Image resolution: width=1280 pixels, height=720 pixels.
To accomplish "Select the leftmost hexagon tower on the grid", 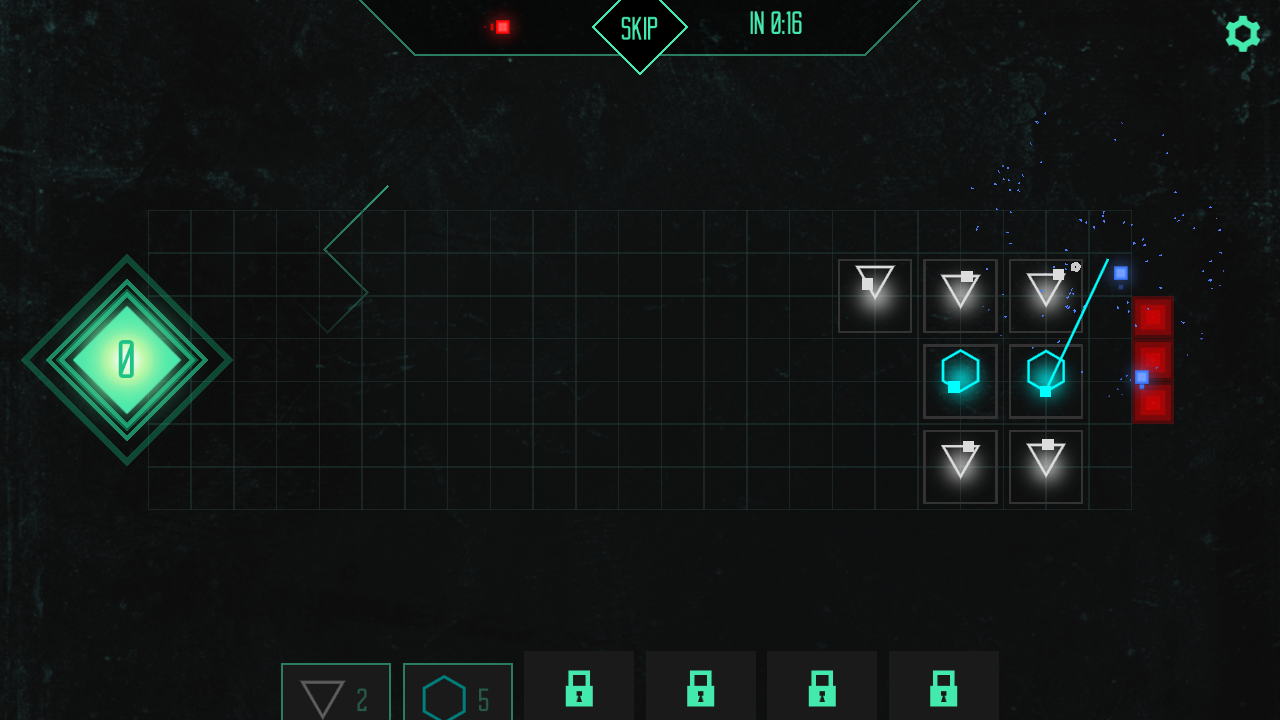I will click(x=959, y=380).
